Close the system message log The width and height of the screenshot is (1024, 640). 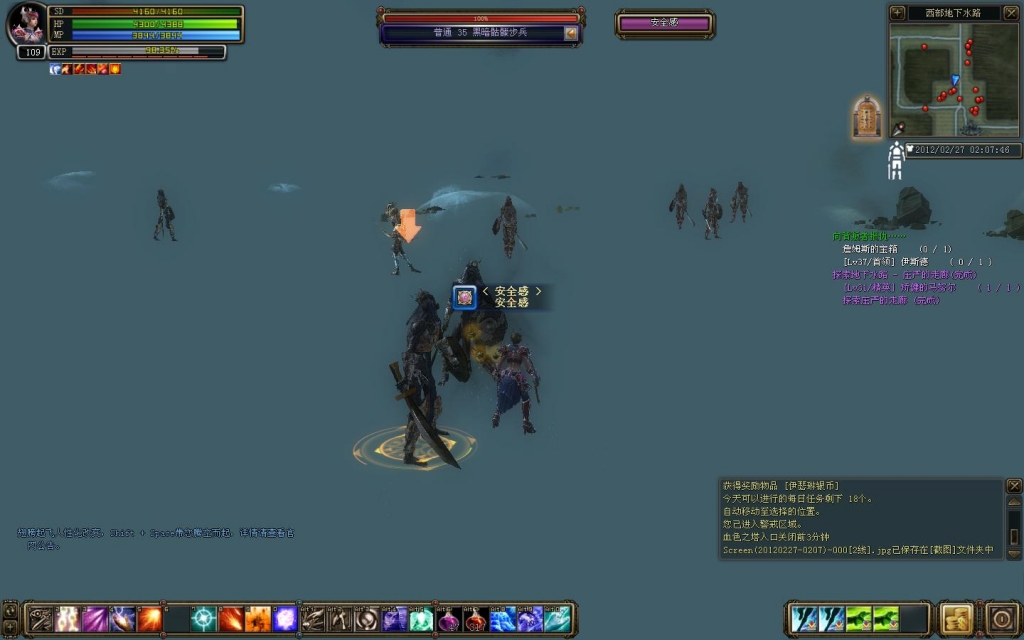(1014, 486)
